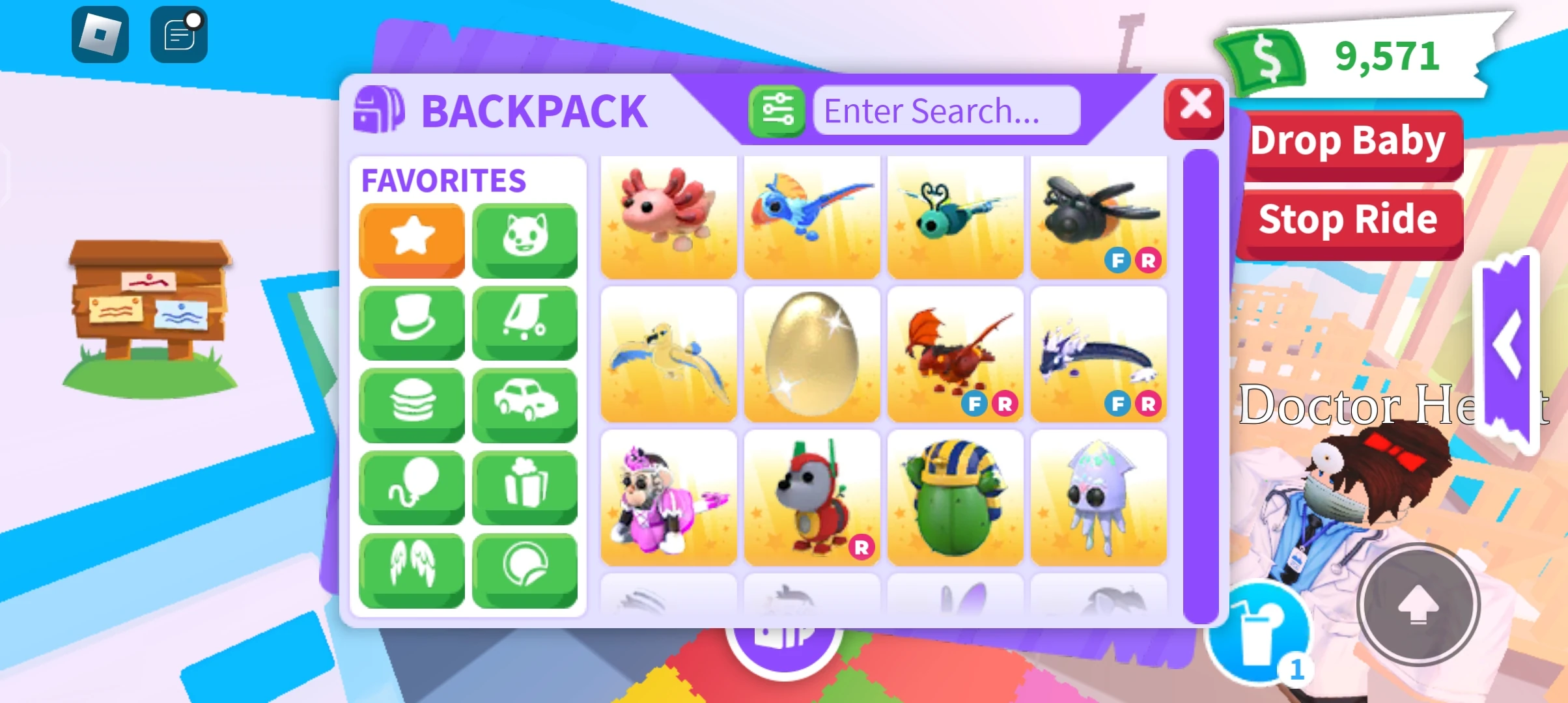Select the Gifts category icon
Screen dimensions: 1568x703
pos(525,487)
